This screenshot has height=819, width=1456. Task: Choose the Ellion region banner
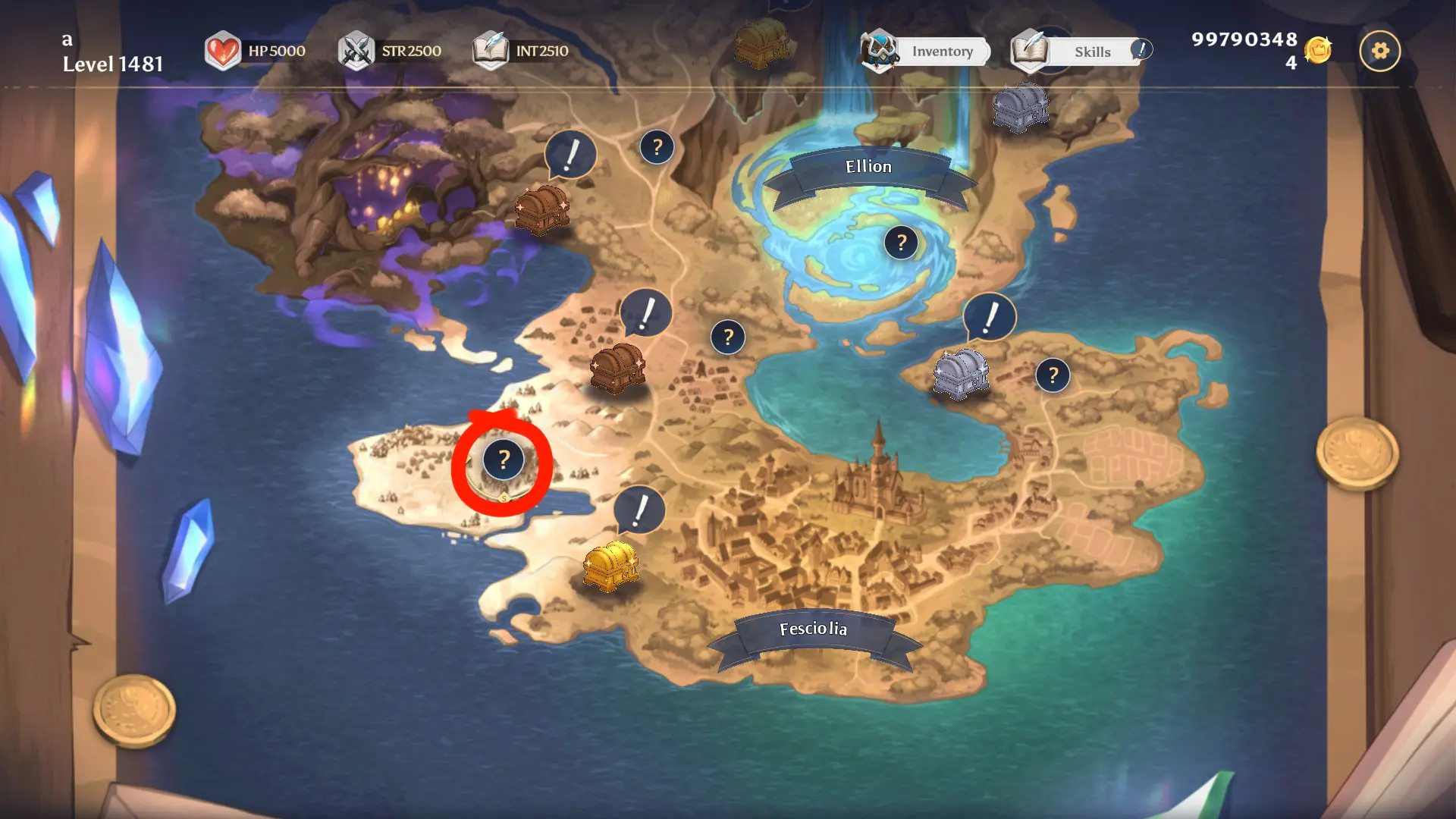click(869, 167)
